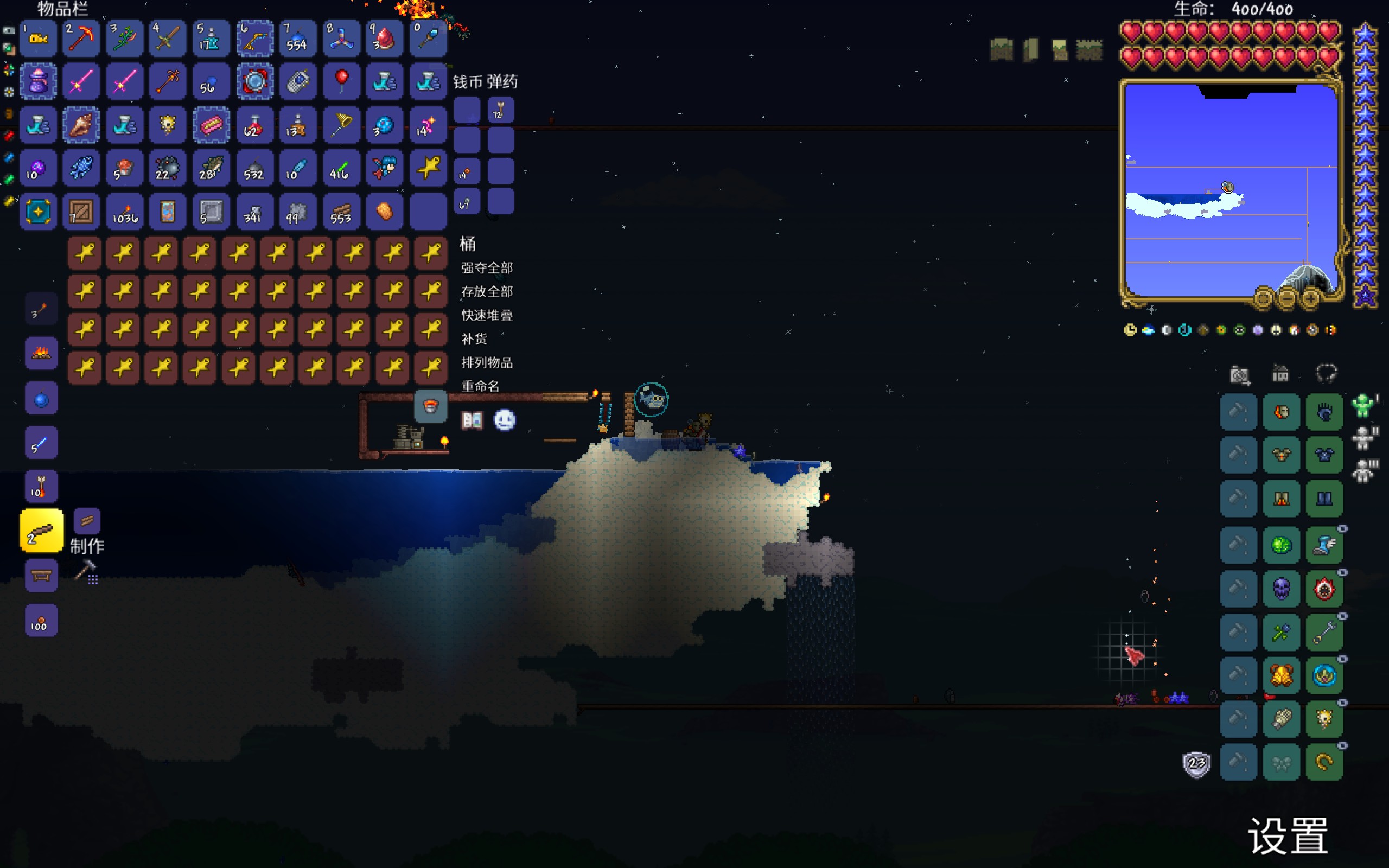1389x868 pixels.
Task: Click the golden bug net slot
Action: 341,125
